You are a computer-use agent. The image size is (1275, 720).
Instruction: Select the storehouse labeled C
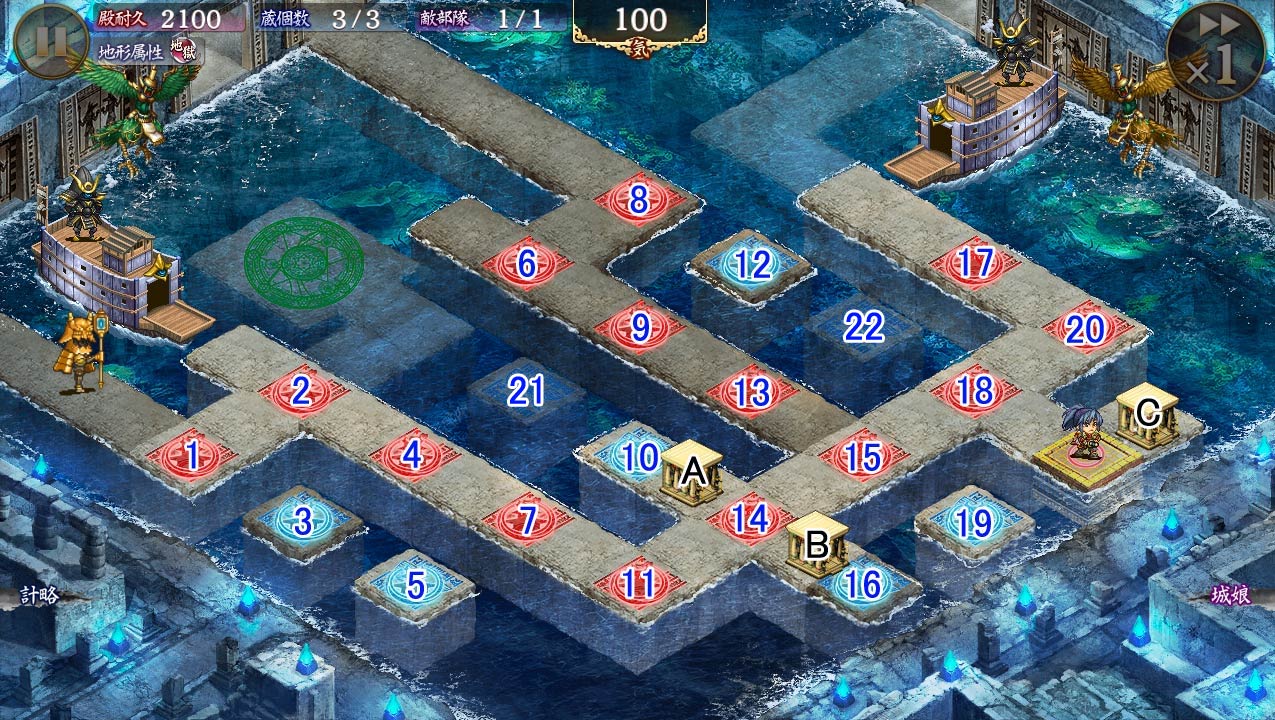click(1147, 412)
